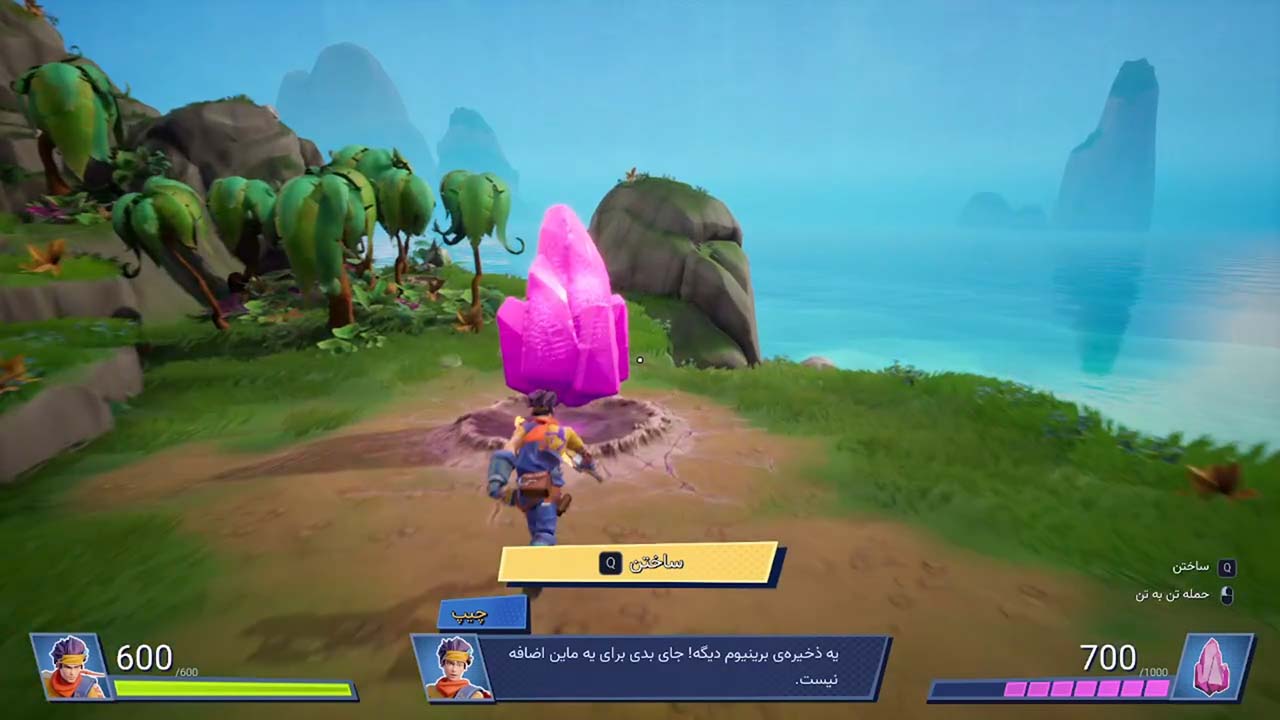1280x720 pixels.
Task: Select the pink brinium crystal resource icon
Action: point(1212,666)
